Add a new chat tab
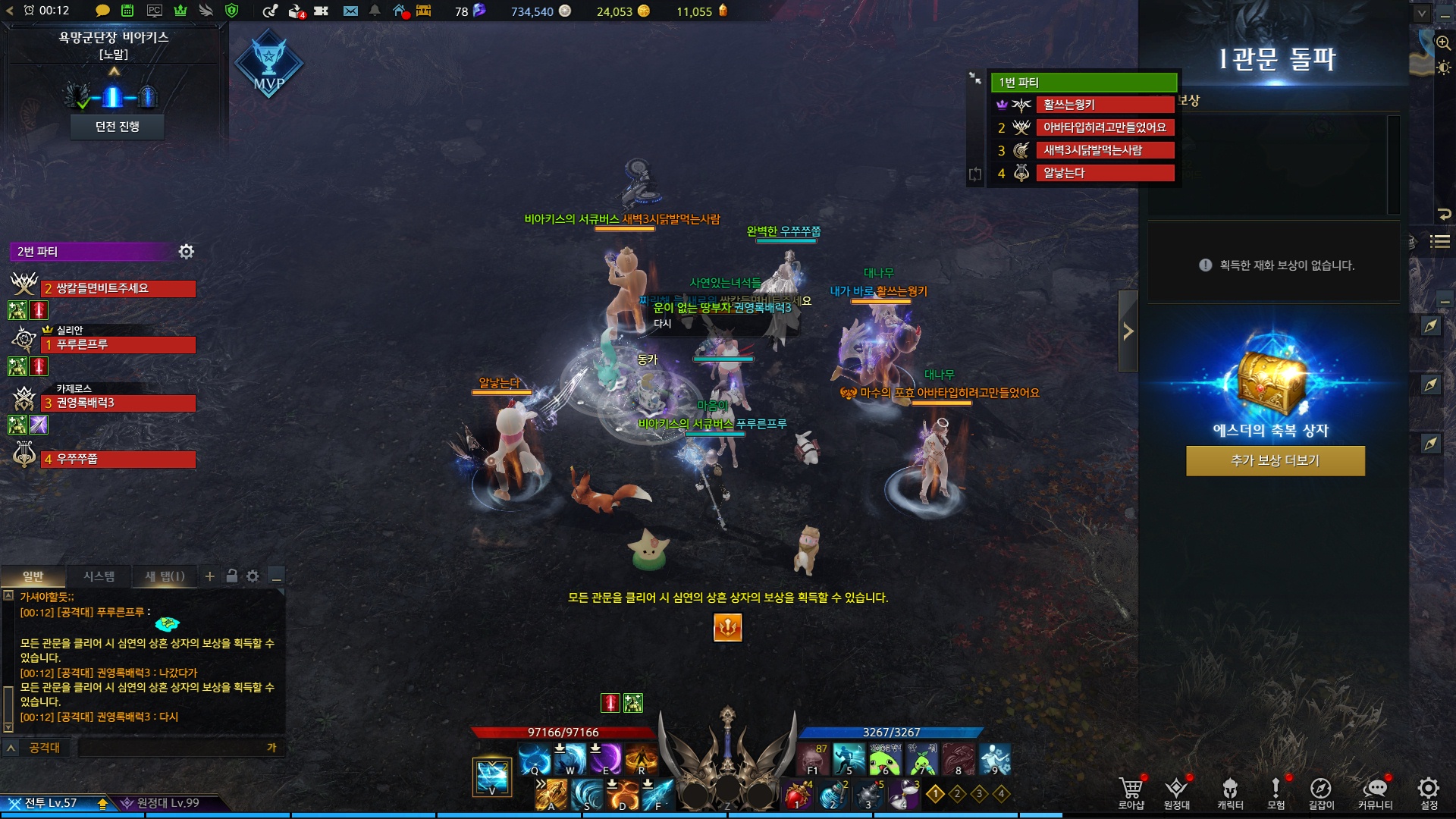Image resolution: width=1456 pixels, height=819 pixels. [x=210, y=576]
